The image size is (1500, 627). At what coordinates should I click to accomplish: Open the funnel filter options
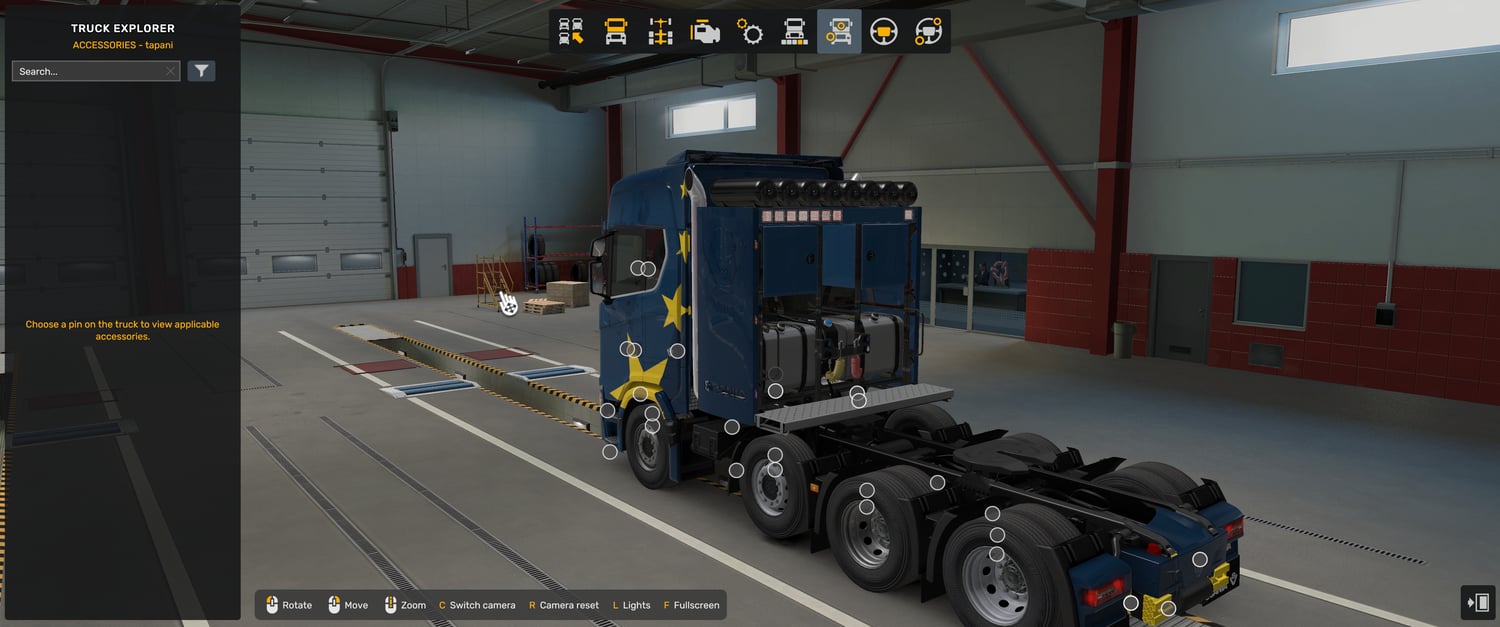click(x=201, y=71)
